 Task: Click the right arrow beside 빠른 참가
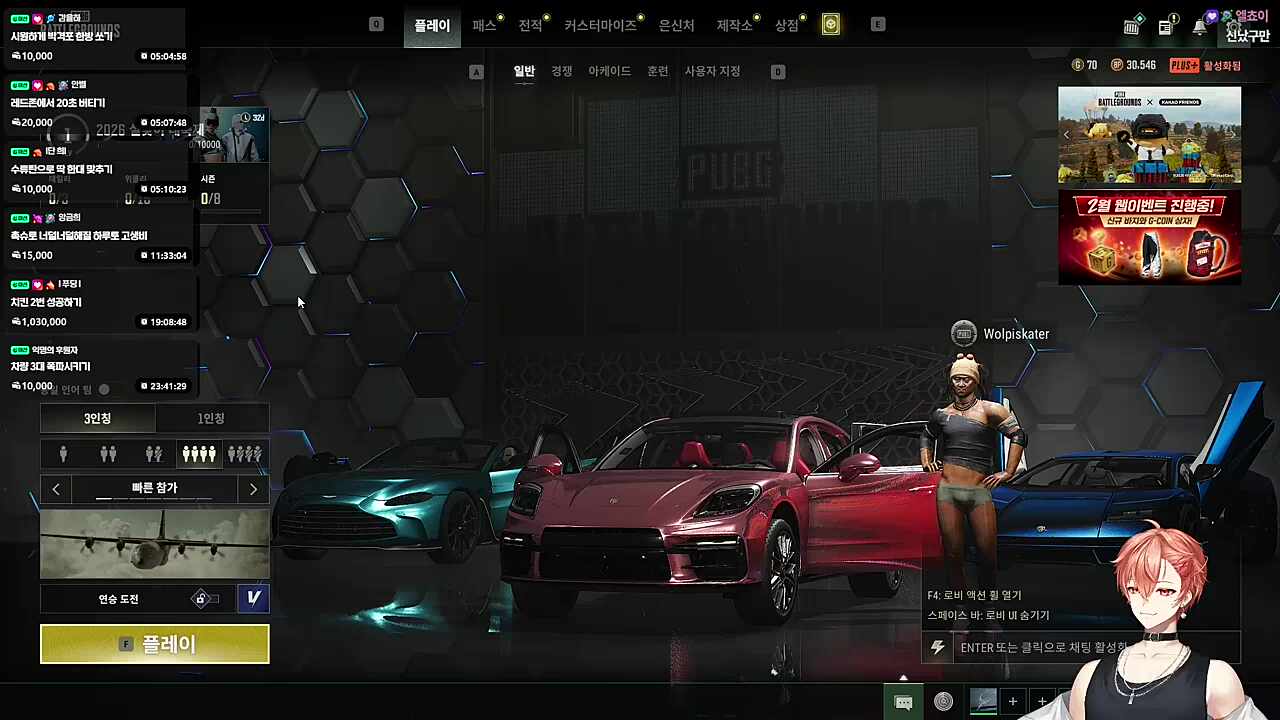[253, 489]
